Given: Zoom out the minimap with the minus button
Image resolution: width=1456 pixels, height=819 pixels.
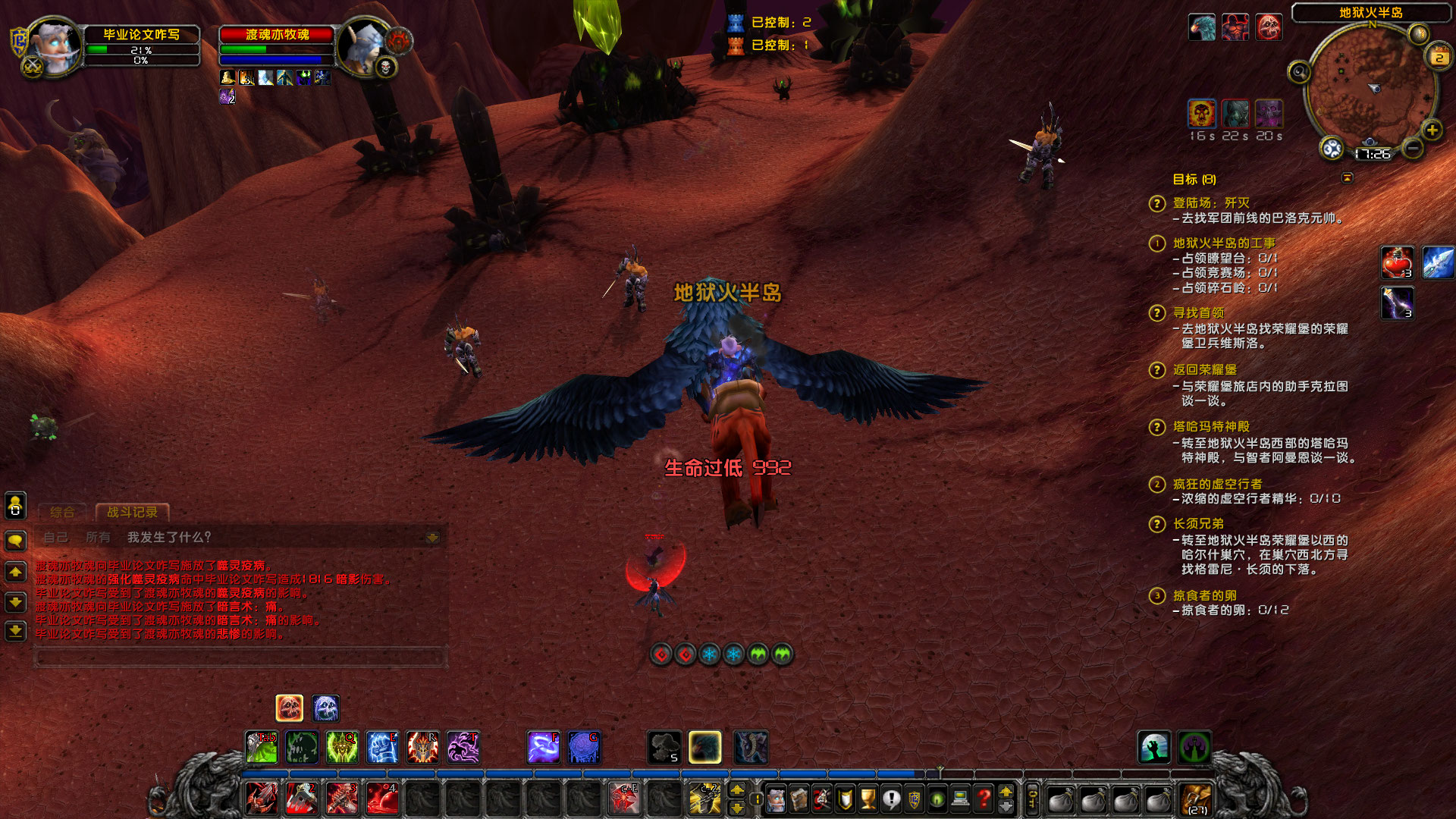Looking at the screenshot, I should coord(1412,149).
